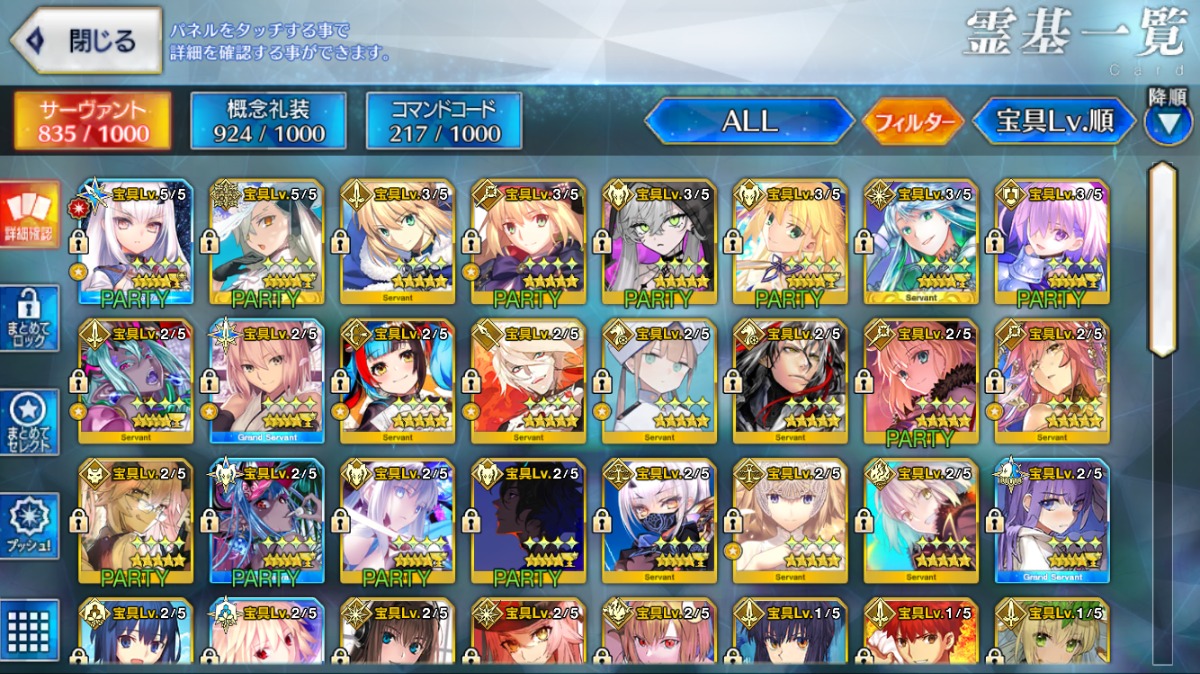Switch to the サーヴァント tab

[93, 122]
